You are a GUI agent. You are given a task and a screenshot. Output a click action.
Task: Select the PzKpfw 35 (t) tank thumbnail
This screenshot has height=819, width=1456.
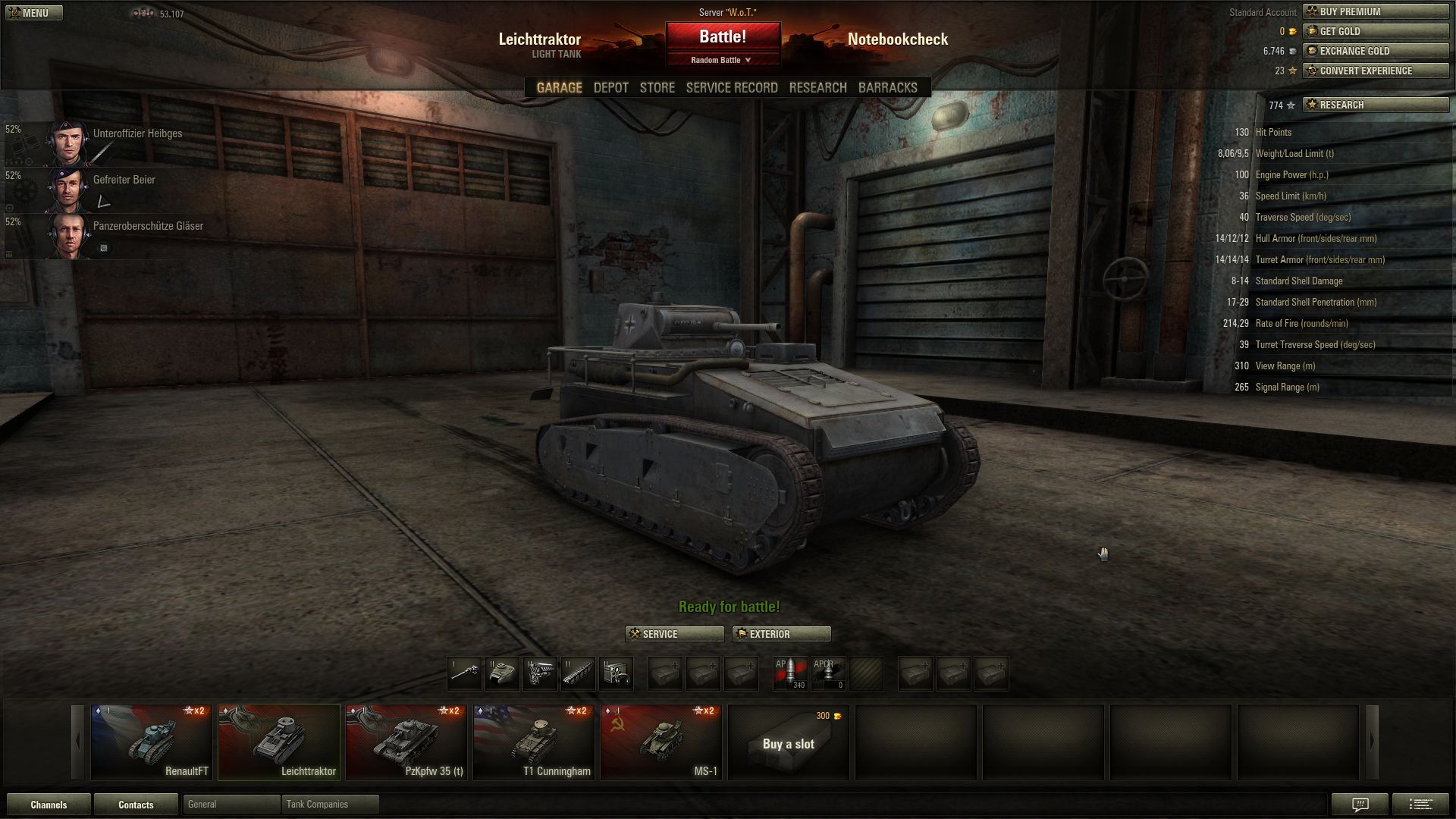pos(406,742)
